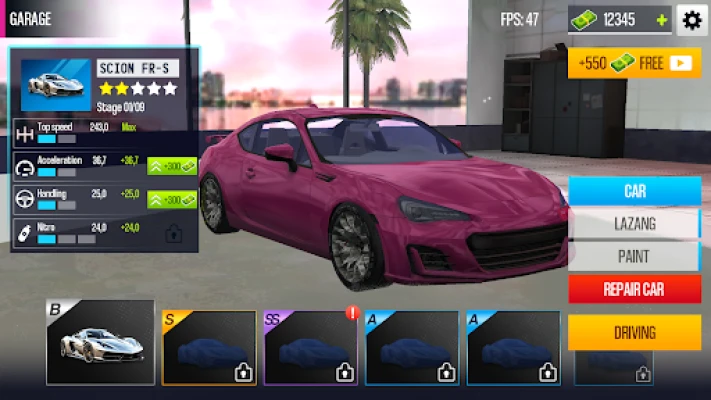711x400 pixels.
Task: Select the B-class silver car tile
Action: click(x=101, y=343)
